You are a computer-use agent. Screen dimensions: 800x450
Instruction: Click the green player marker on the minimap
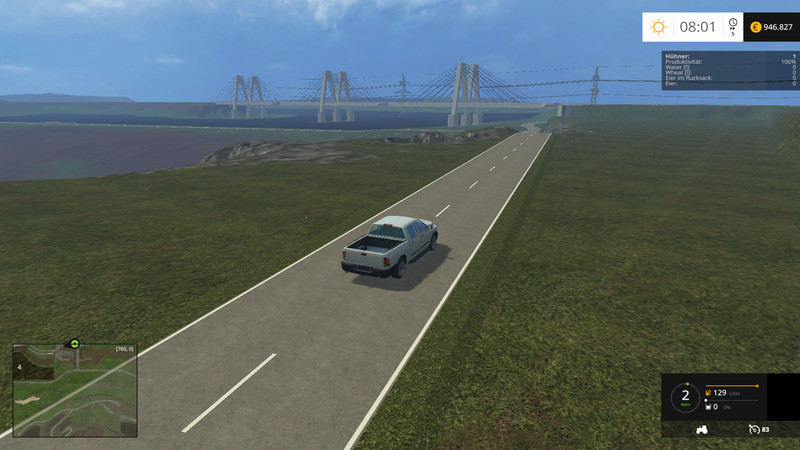tap(73, 343)
